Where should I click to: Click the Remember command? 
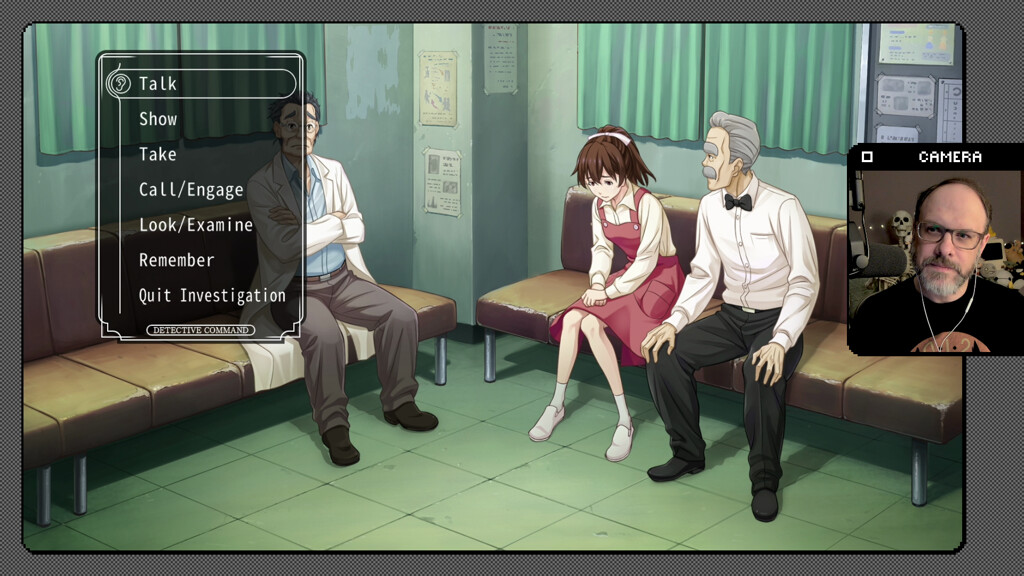[x=176, y=260]
